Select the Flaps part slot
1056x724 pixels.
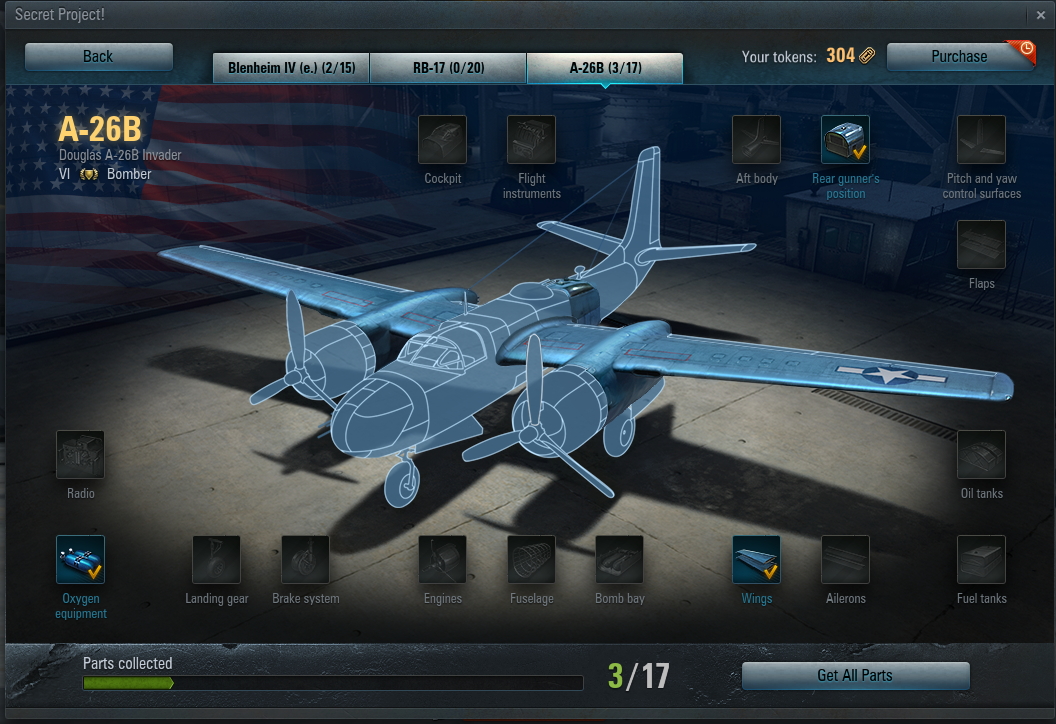pyautogui.click(x=981, y=245)
